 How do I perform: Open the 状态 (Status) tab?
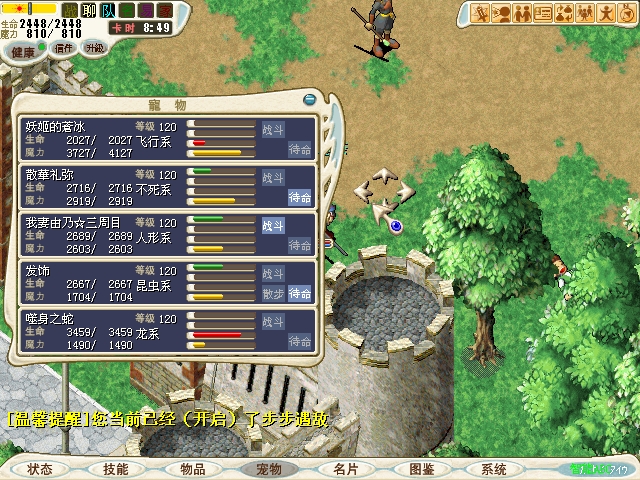coord(40,469)
